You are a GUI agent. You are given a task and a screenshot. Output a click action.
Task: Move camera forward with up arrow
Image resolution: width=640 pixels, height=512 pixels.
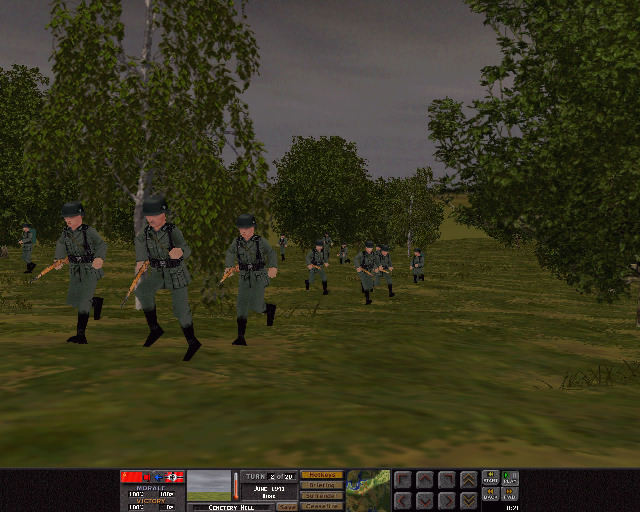[x=424, y=480]
